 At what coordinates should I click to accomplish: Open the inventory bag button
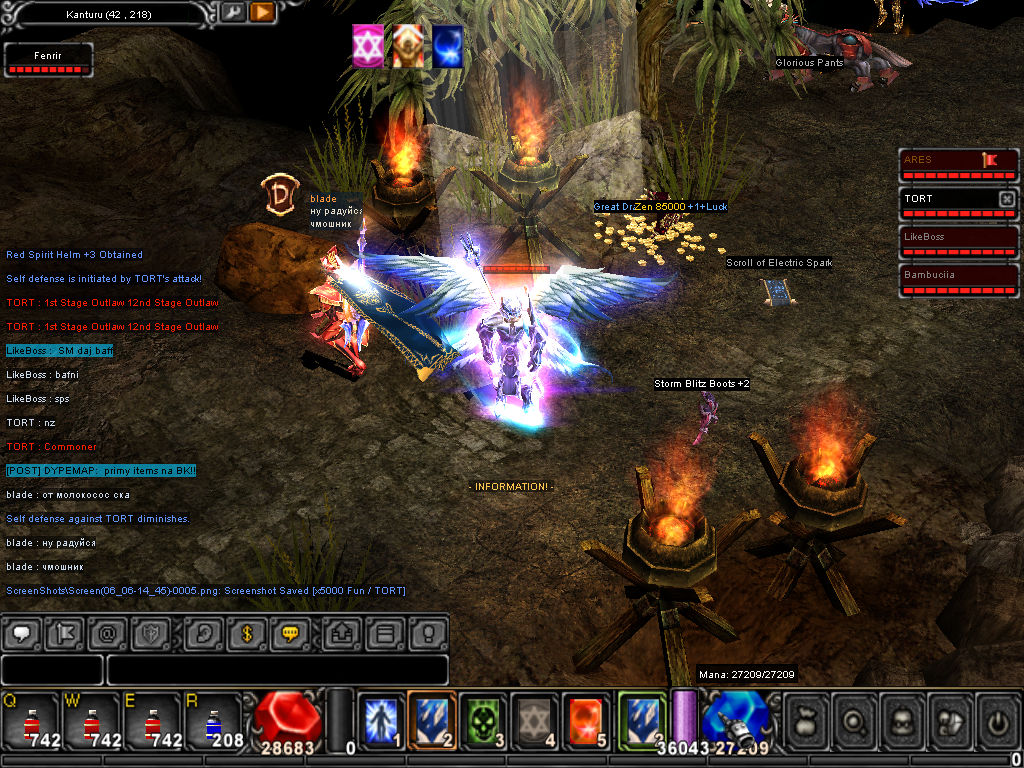coord(807,720)
